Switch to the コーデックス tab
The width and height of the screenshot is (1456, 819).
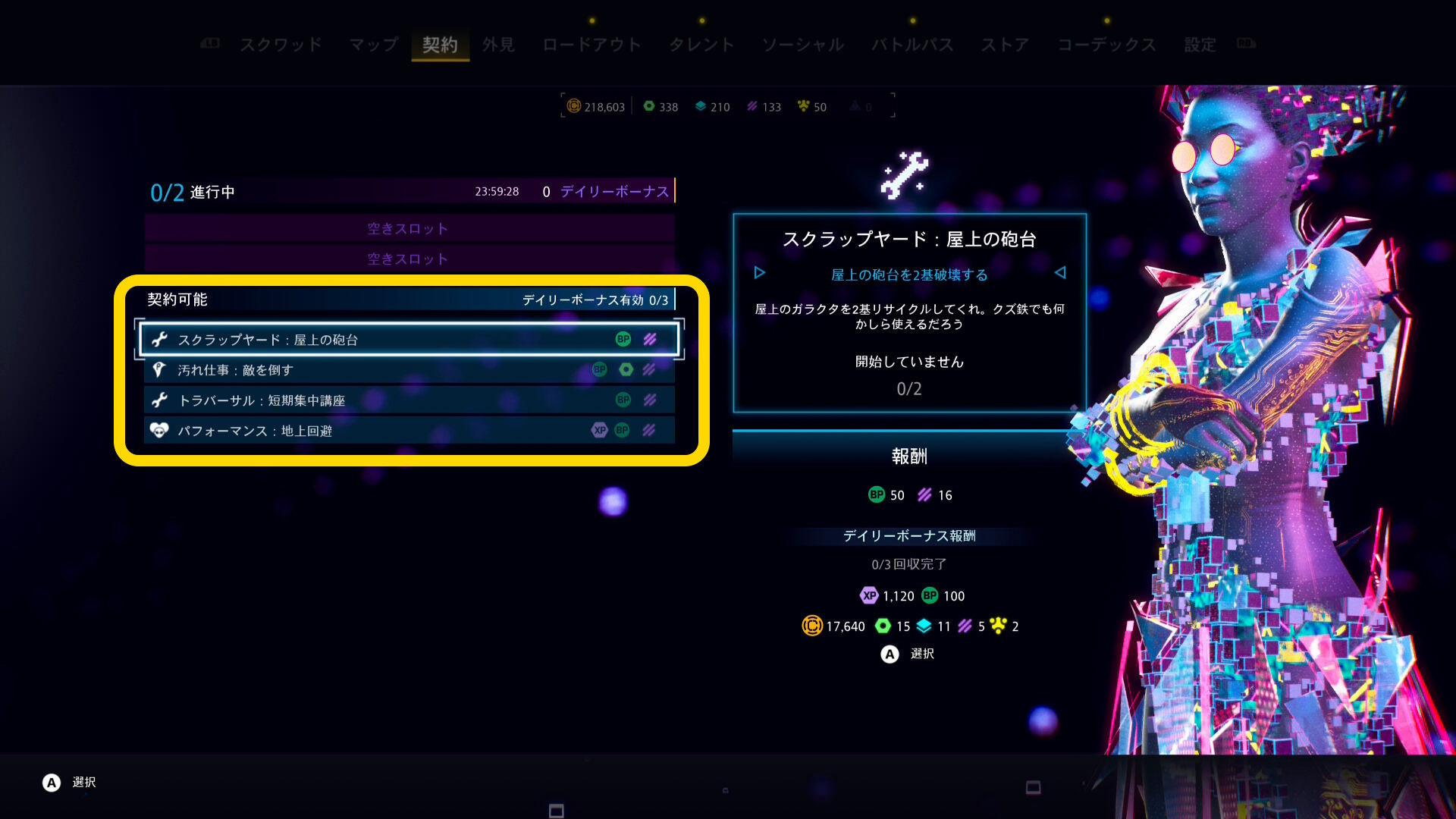1106,45
